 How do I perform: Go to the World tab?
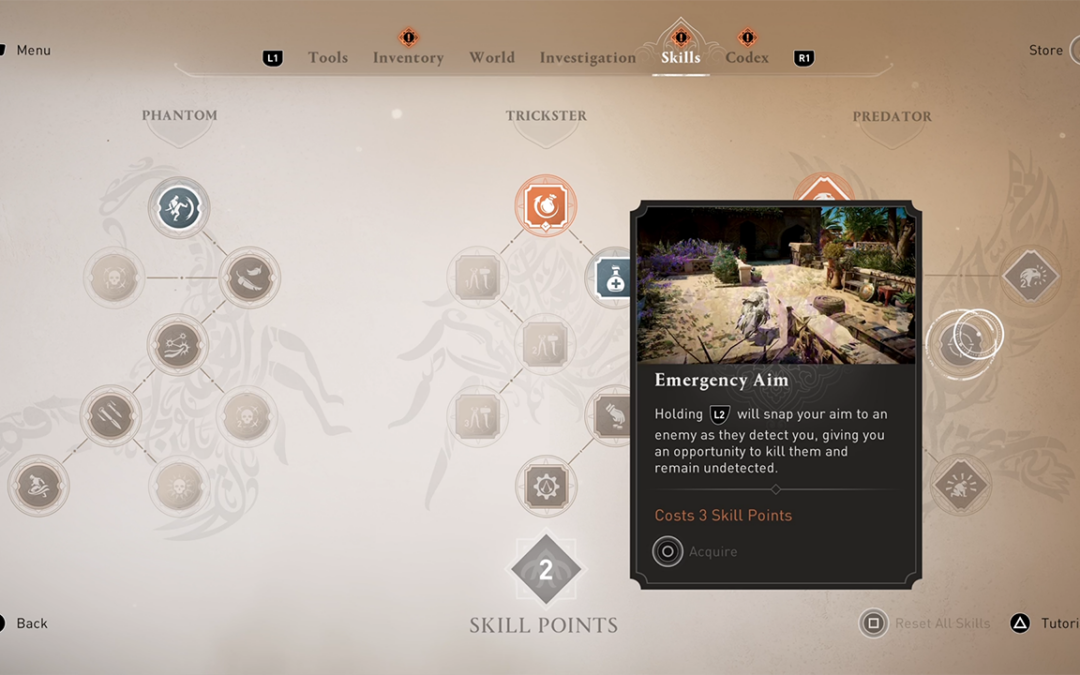[x=492, y=58]
